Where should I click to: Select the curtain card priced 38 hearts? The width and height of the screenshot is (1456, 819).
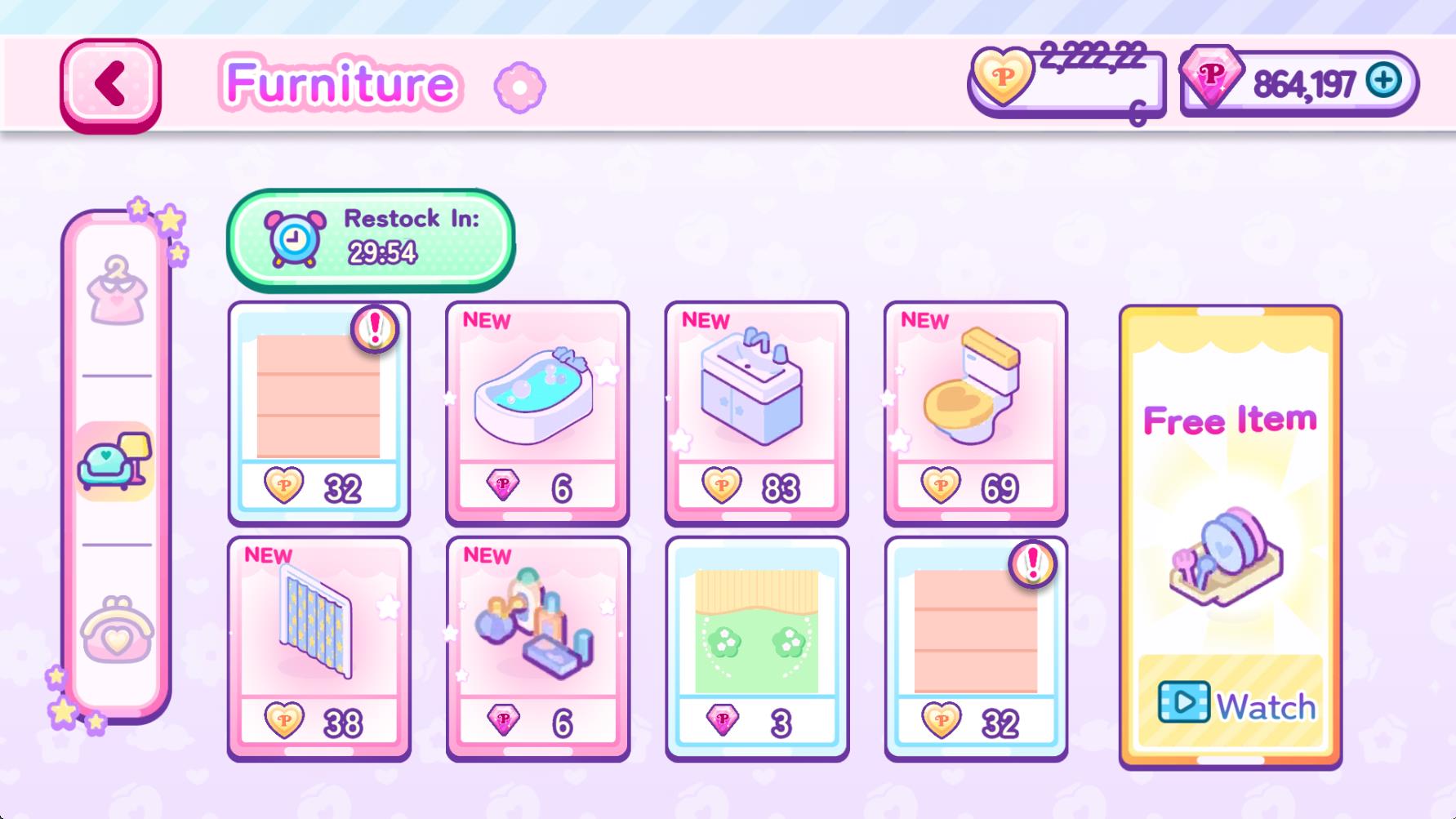tap(318, 645)
